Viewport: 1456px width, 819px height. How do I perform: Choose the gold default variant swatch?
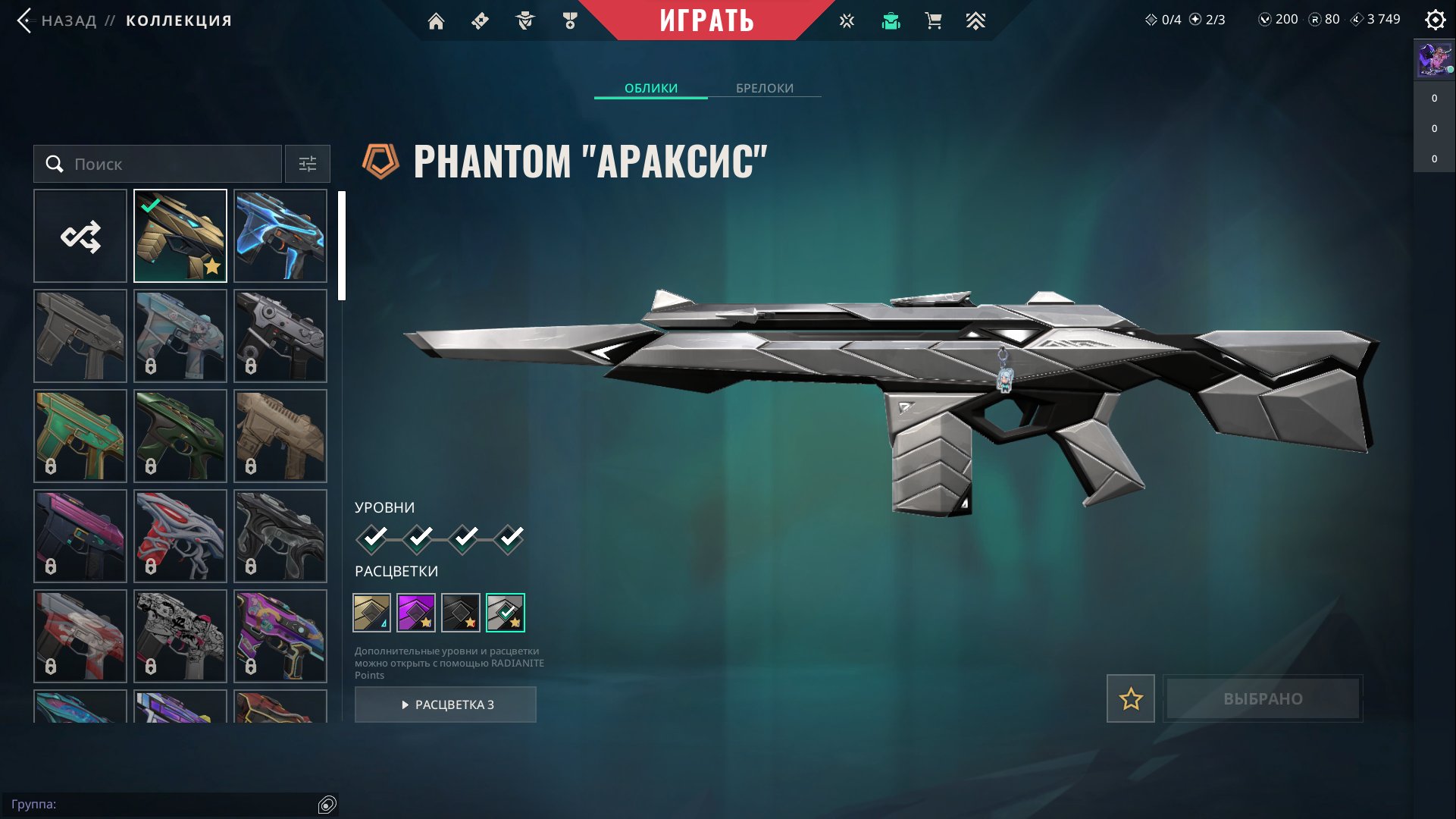coord(371,613)
